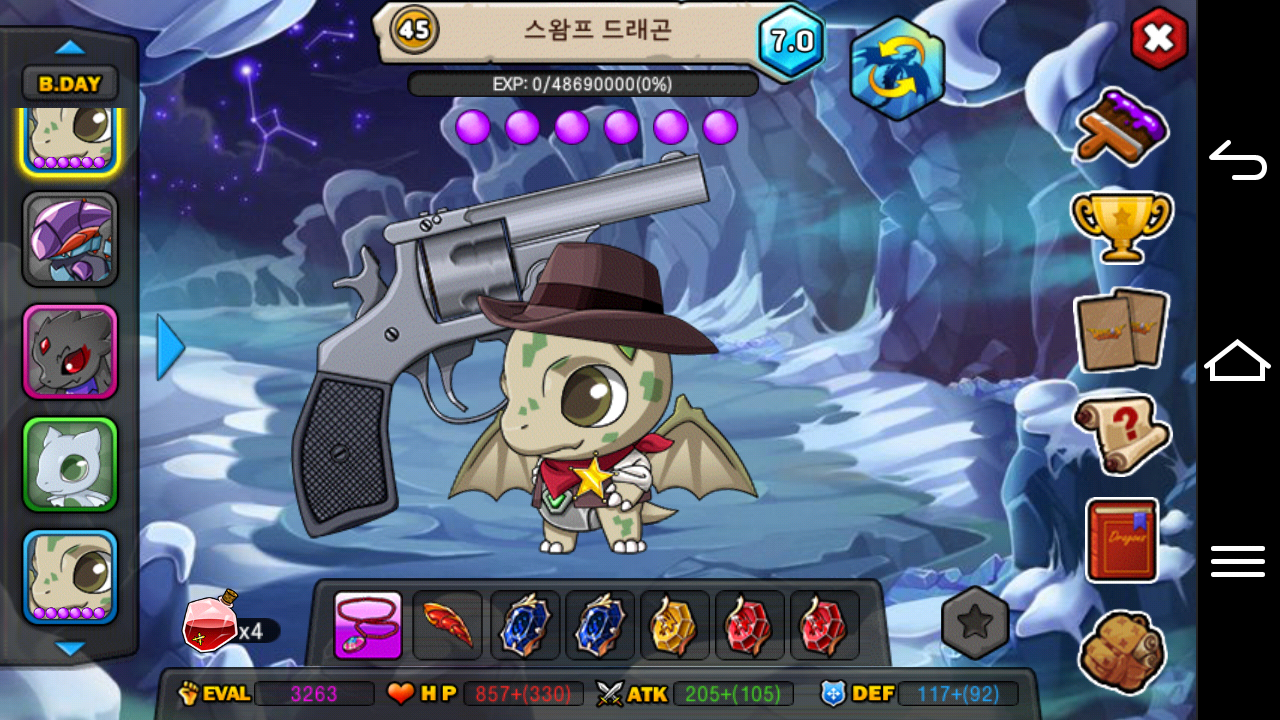Open the gold trophy achievements

tap(1121, 224)
